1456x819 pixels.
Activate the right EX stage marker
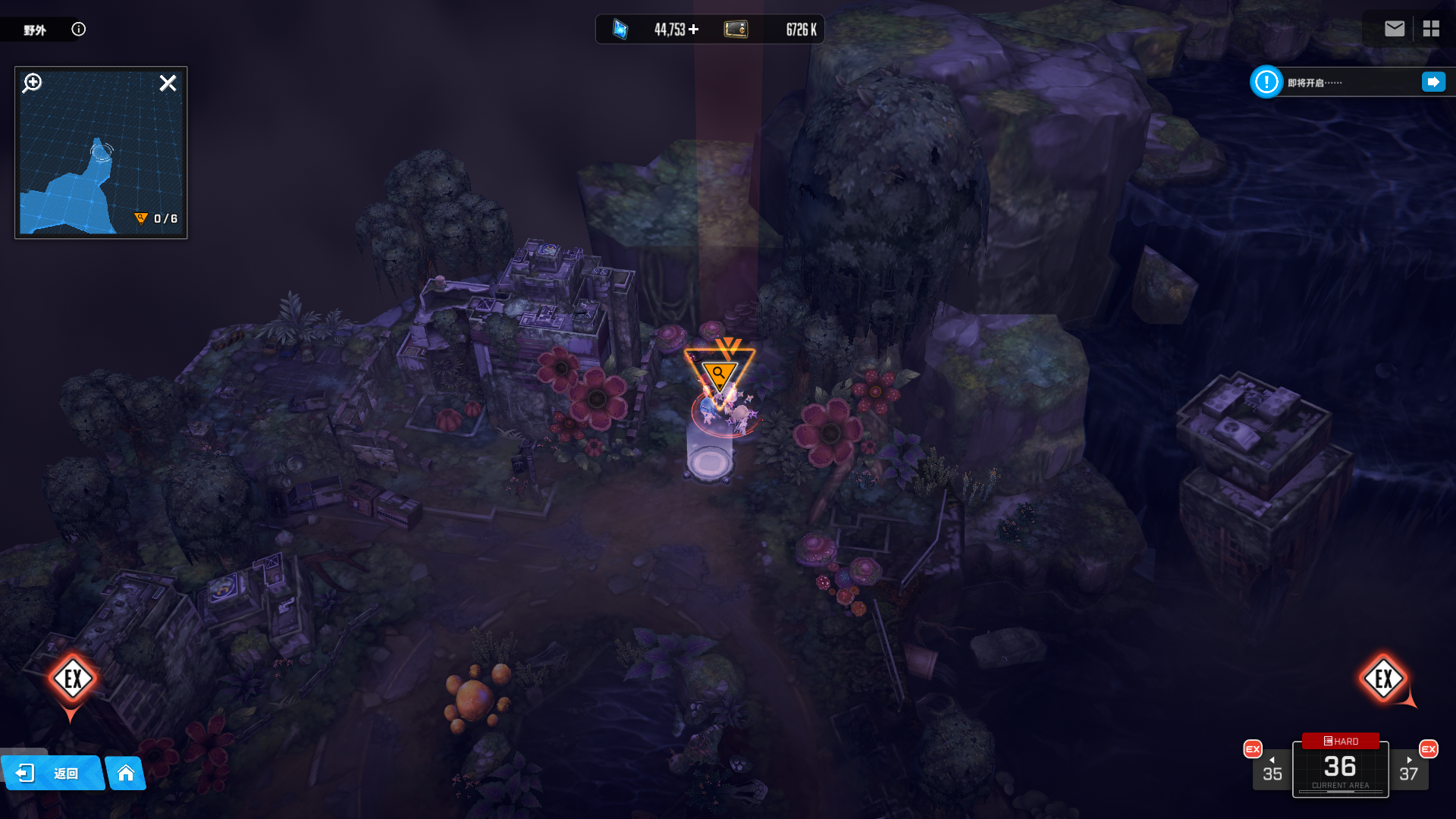(1384, 679)
